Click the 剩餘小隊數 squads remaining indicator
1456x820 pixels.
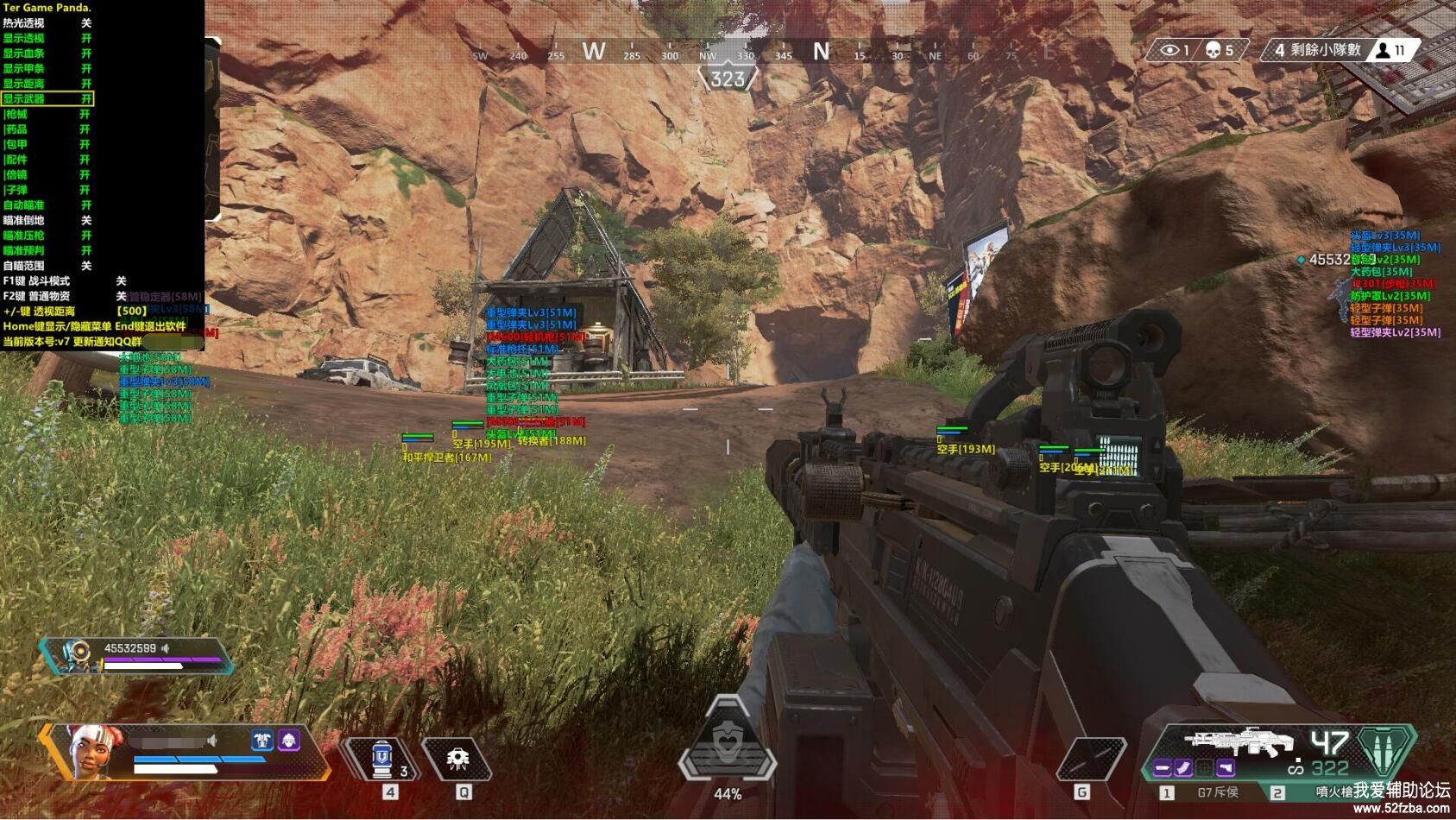[x=1325, y=50]
